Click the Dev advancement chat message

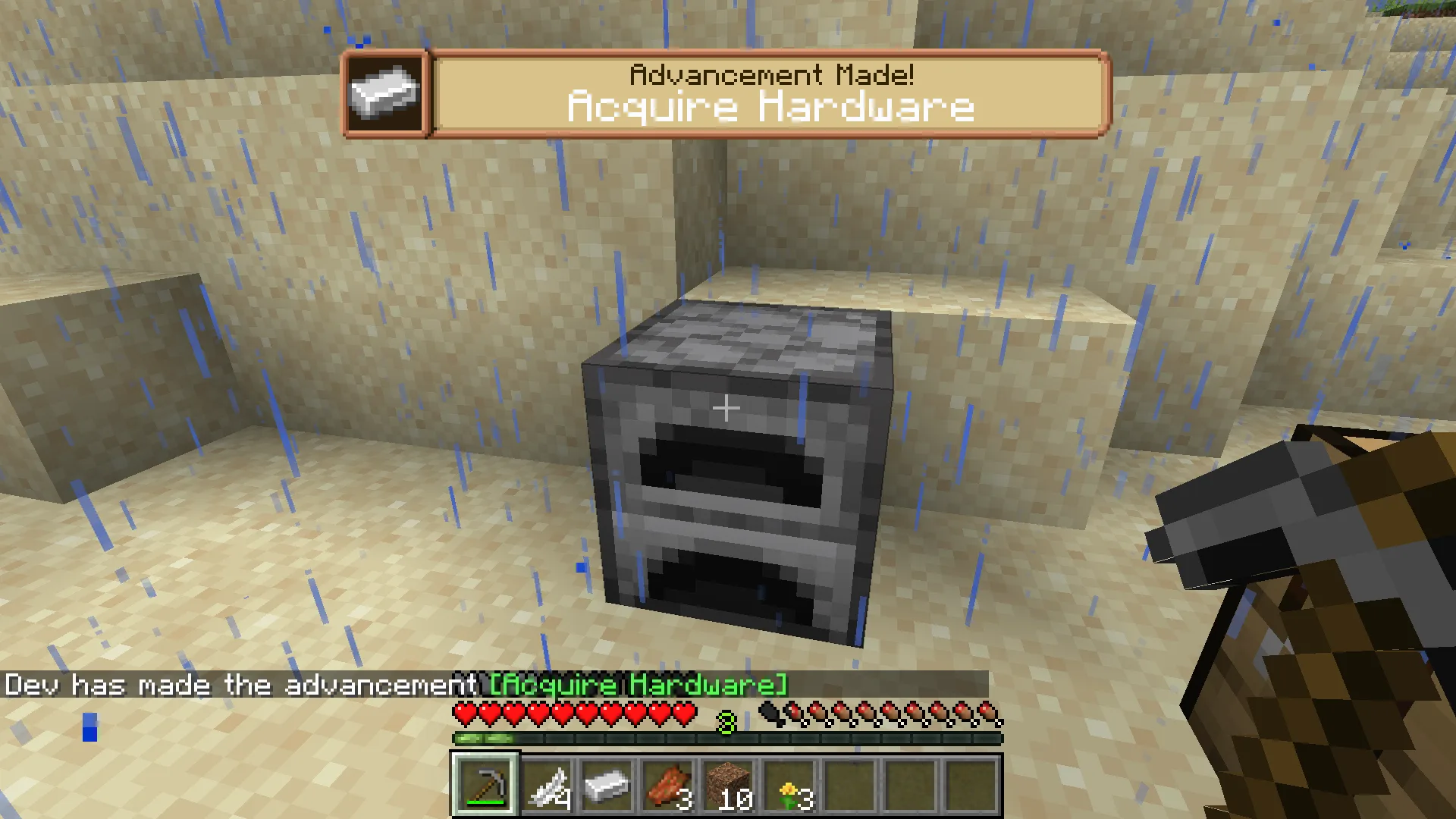tap(241, 685)
